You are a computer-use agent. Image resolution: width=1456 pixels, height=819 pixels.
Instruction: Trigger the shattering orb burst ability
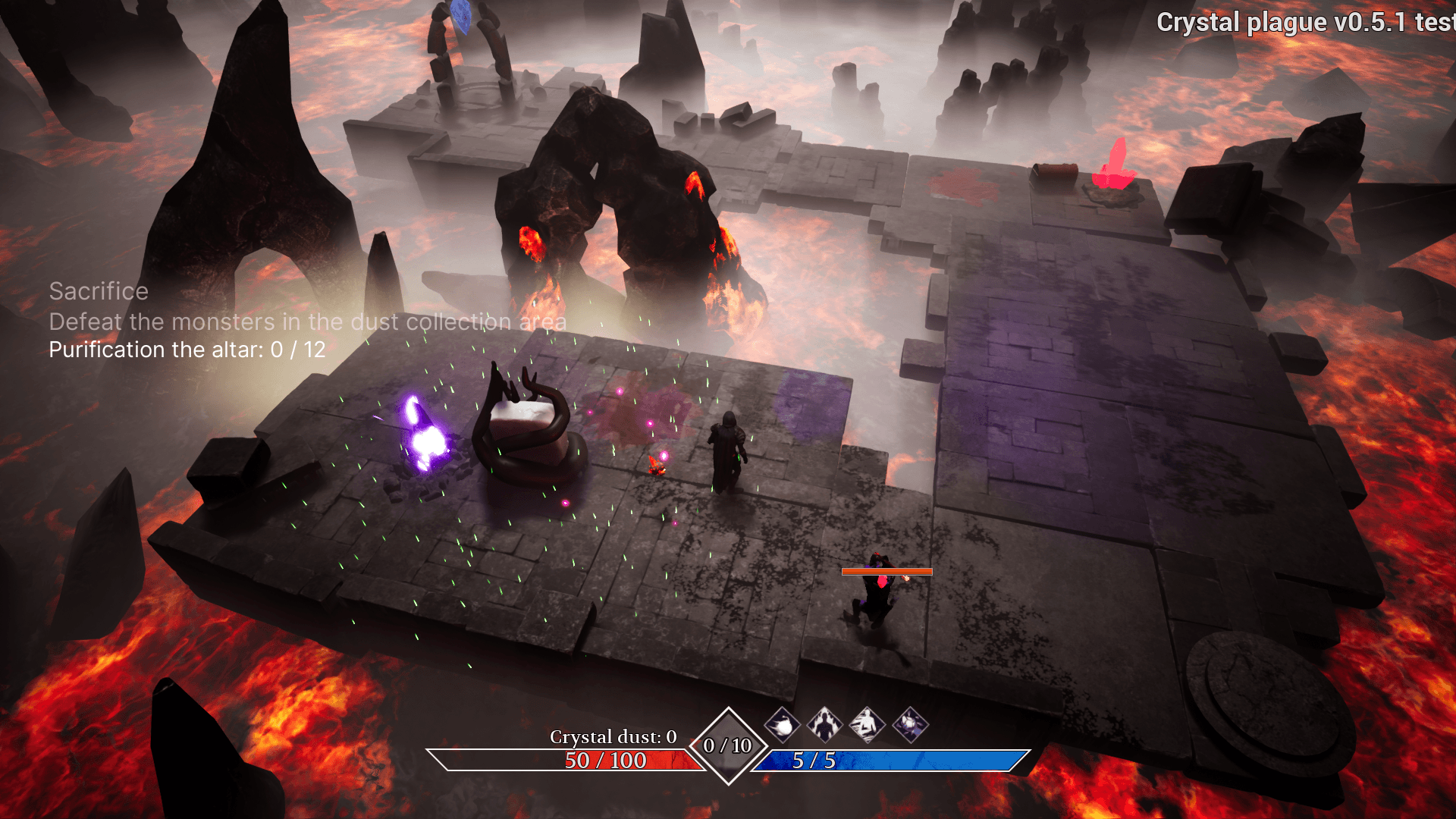[910, 725]
